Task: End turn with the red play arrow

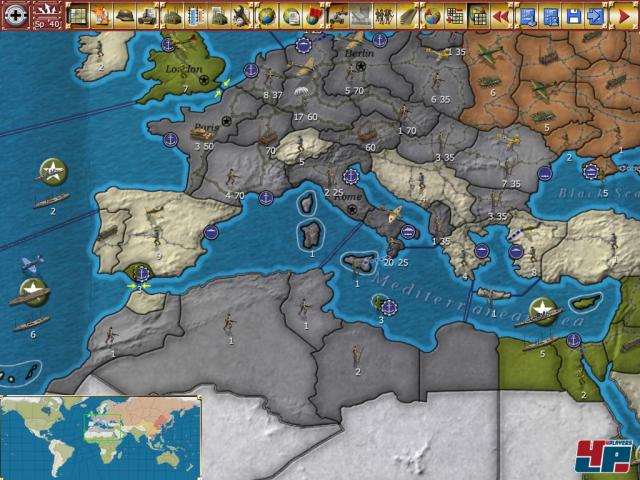Action: tap(626, 16)
